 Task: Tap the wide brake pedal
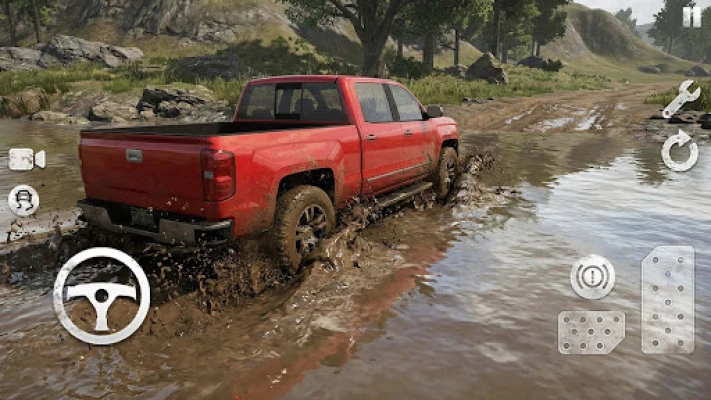(591, 332)
